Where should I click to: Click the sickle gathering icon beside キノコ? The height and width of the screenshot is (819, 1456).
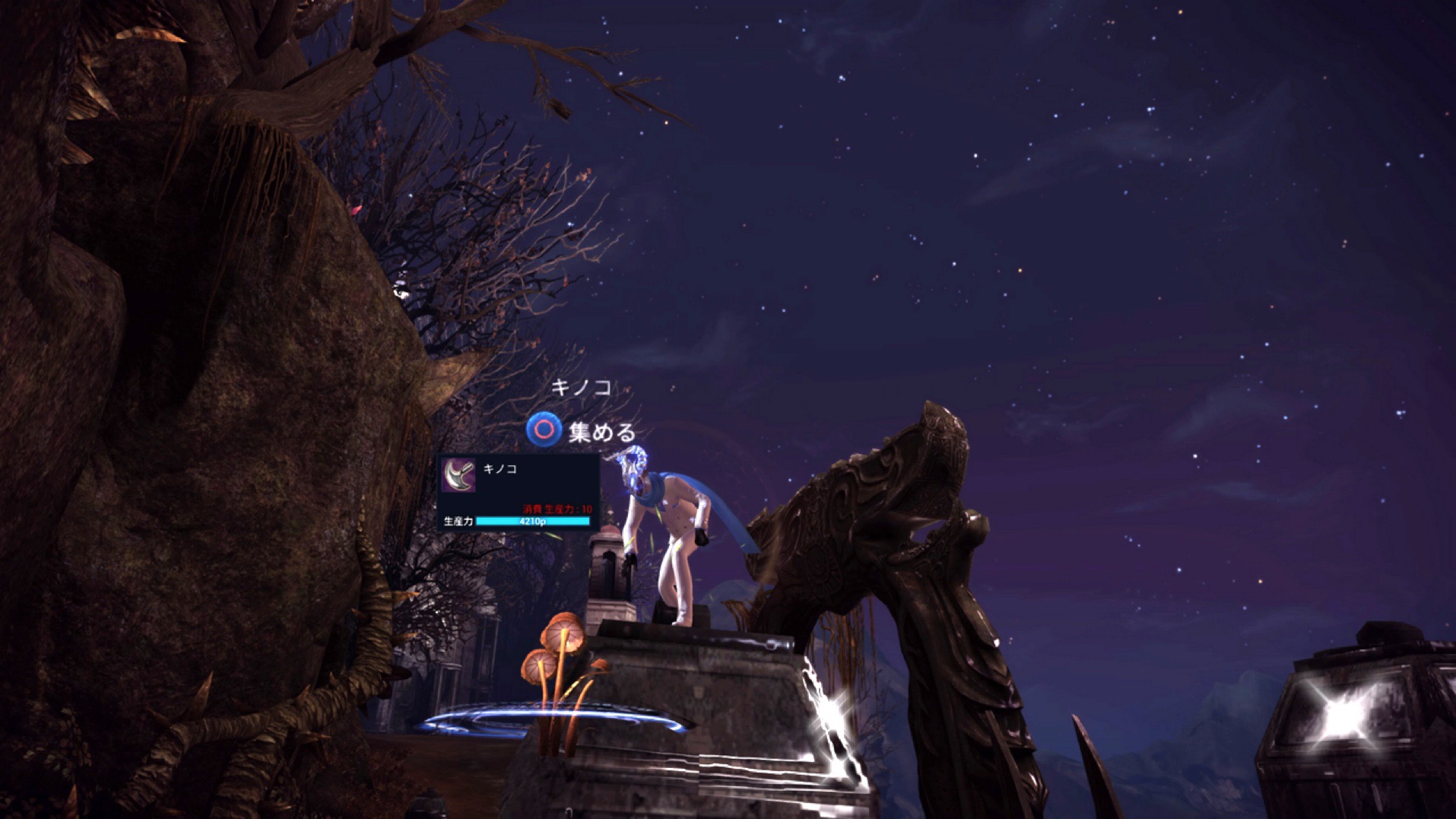pyautogui.click(x=459, y=475)
